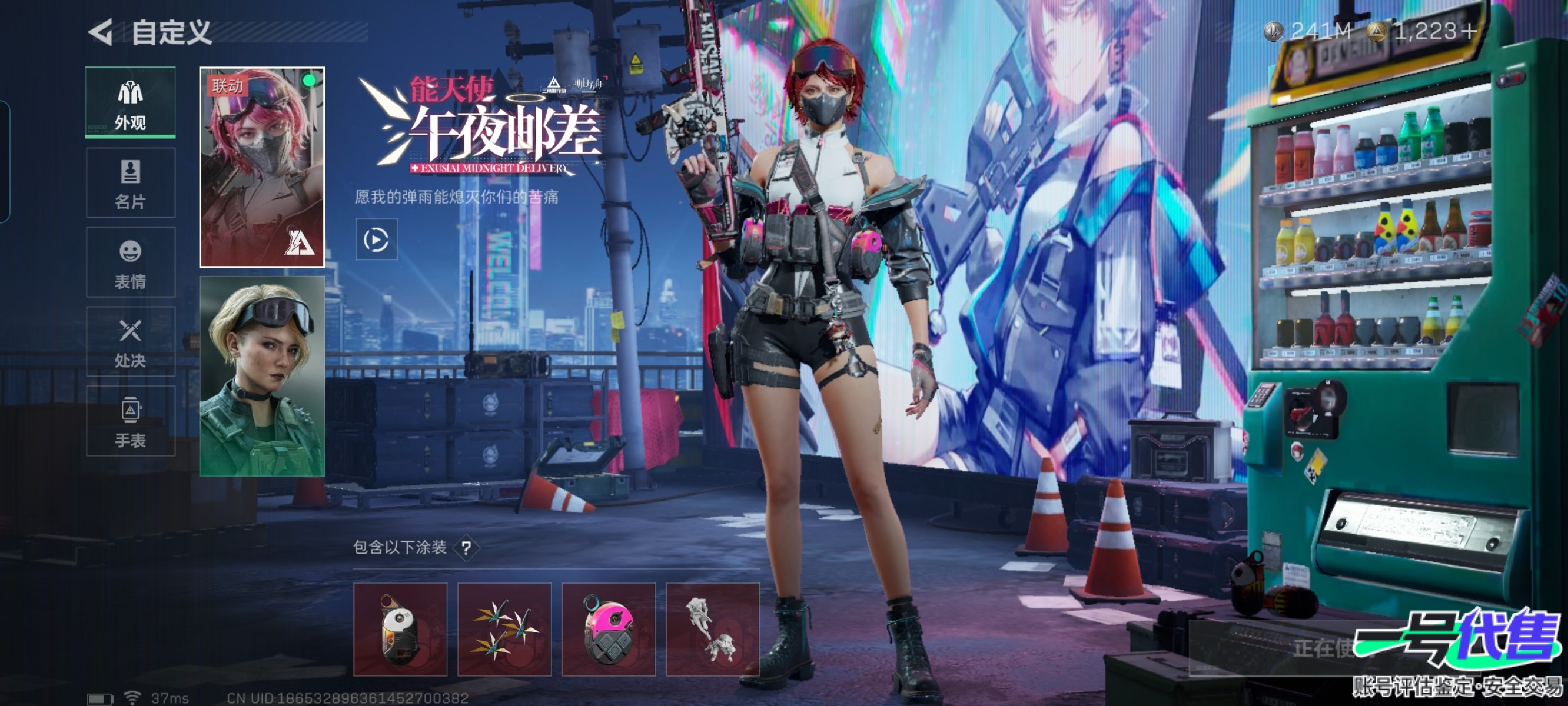Select the 联动 red-haired masked skin thumbnail

point(262,167)
